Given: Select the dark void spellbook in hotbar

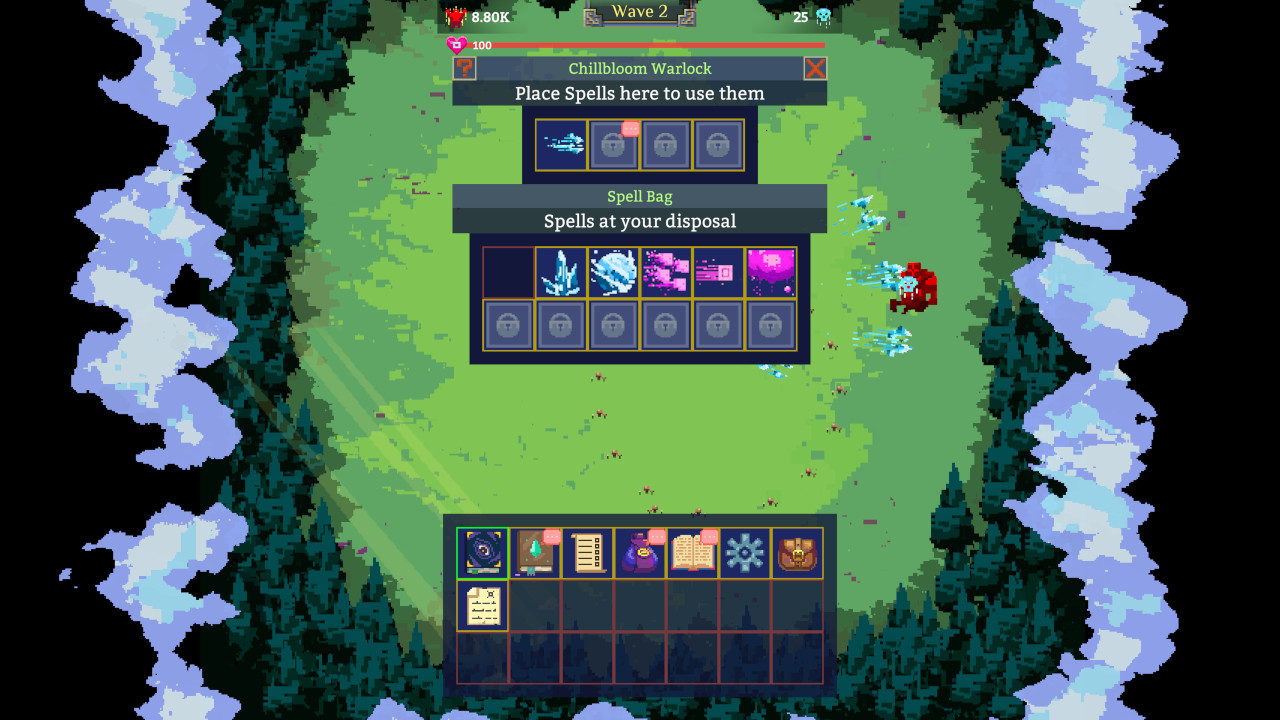Looking at the screenshot, I should click(x=483, y=553).
